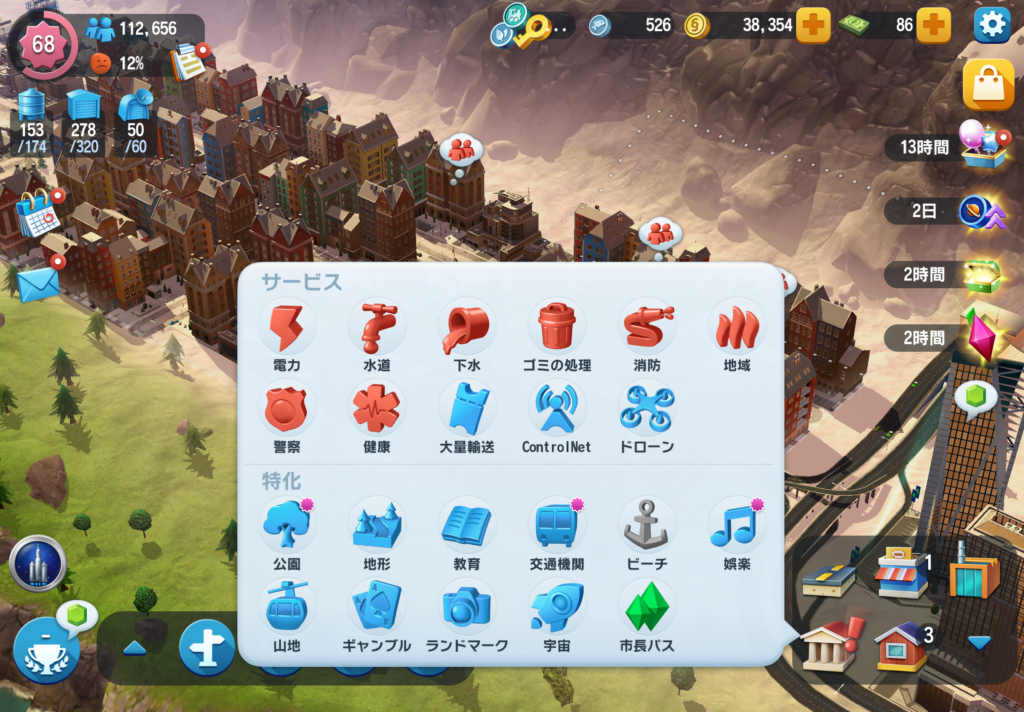Select the 電力 power service icon

(x=287, y=327)
